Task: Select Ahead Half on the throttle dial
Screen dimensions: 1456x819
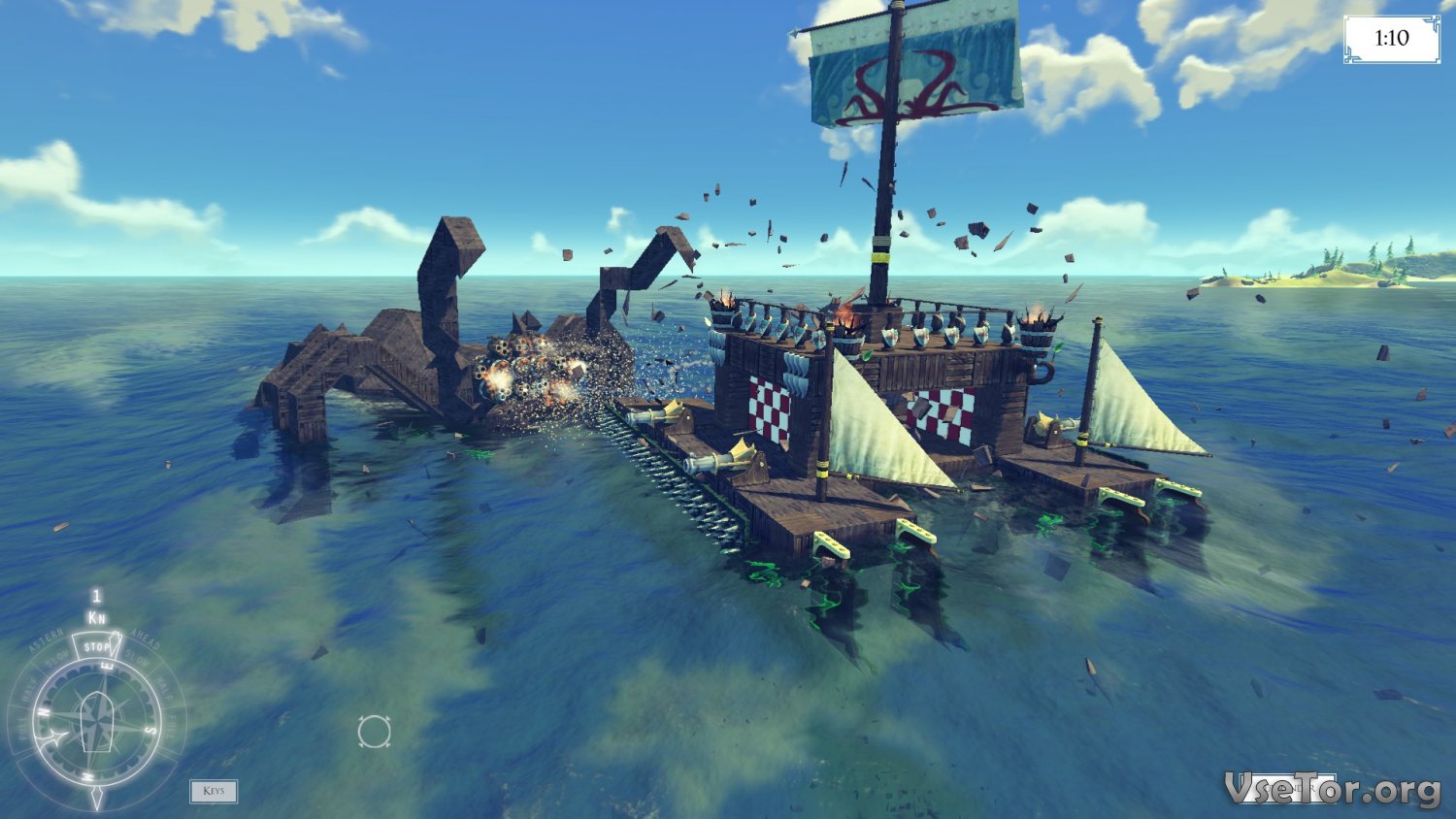Action: point(162,689)
